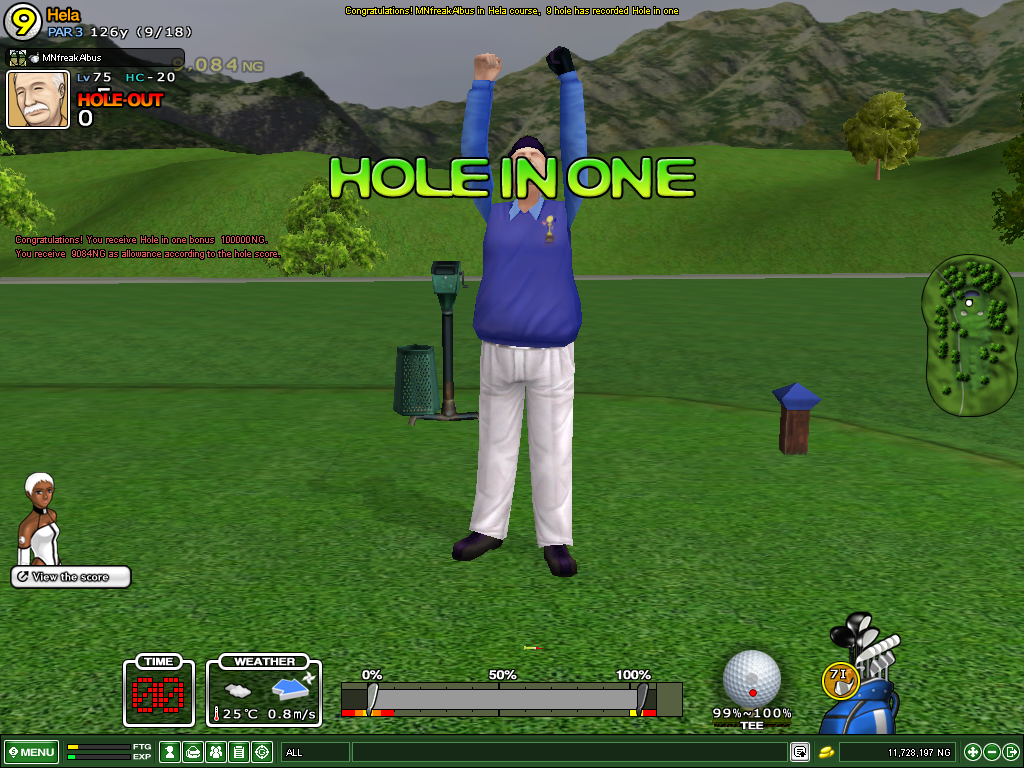Click the golf ball impact point selector
This screenshot has height=768, width=1024.
(x=751, y=677)
